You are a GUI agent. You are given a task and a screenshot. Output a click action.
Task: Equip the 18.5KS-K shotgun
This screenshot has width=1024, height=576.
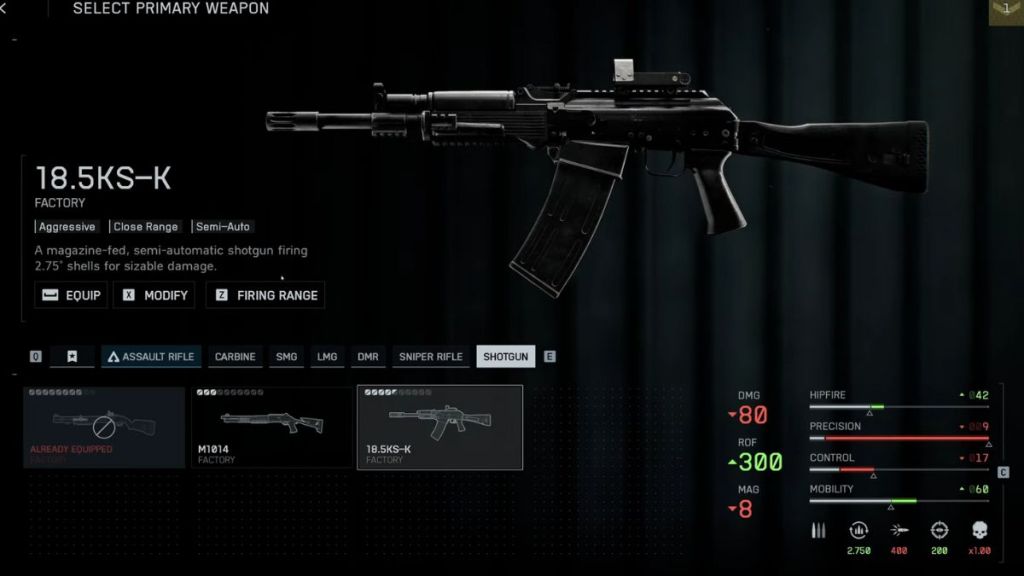point(72,295)
